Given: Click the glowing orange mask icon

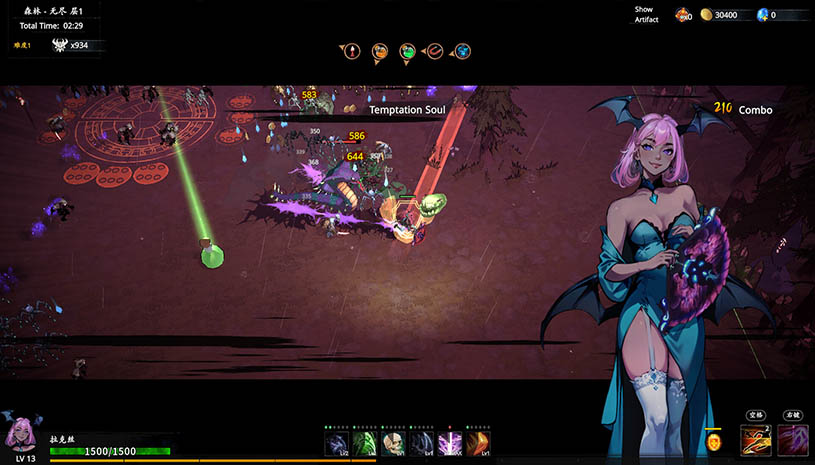Looking at the screenshot, I should pos(714,440).
